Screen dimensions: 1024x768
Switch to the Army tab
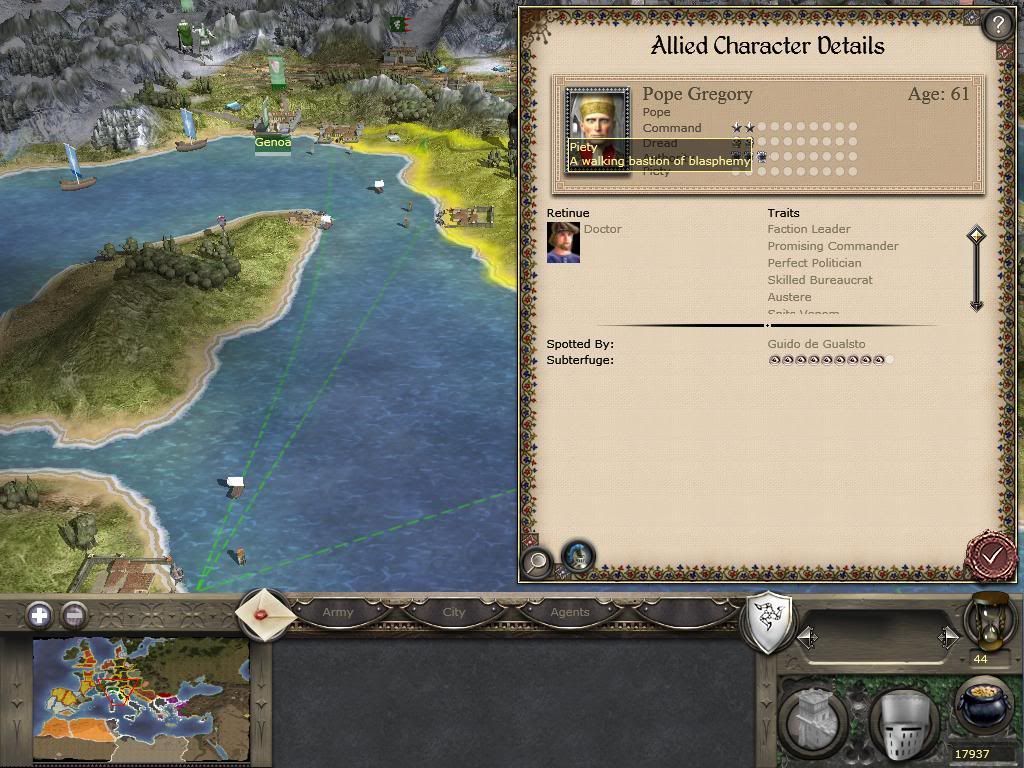[338, 612]
